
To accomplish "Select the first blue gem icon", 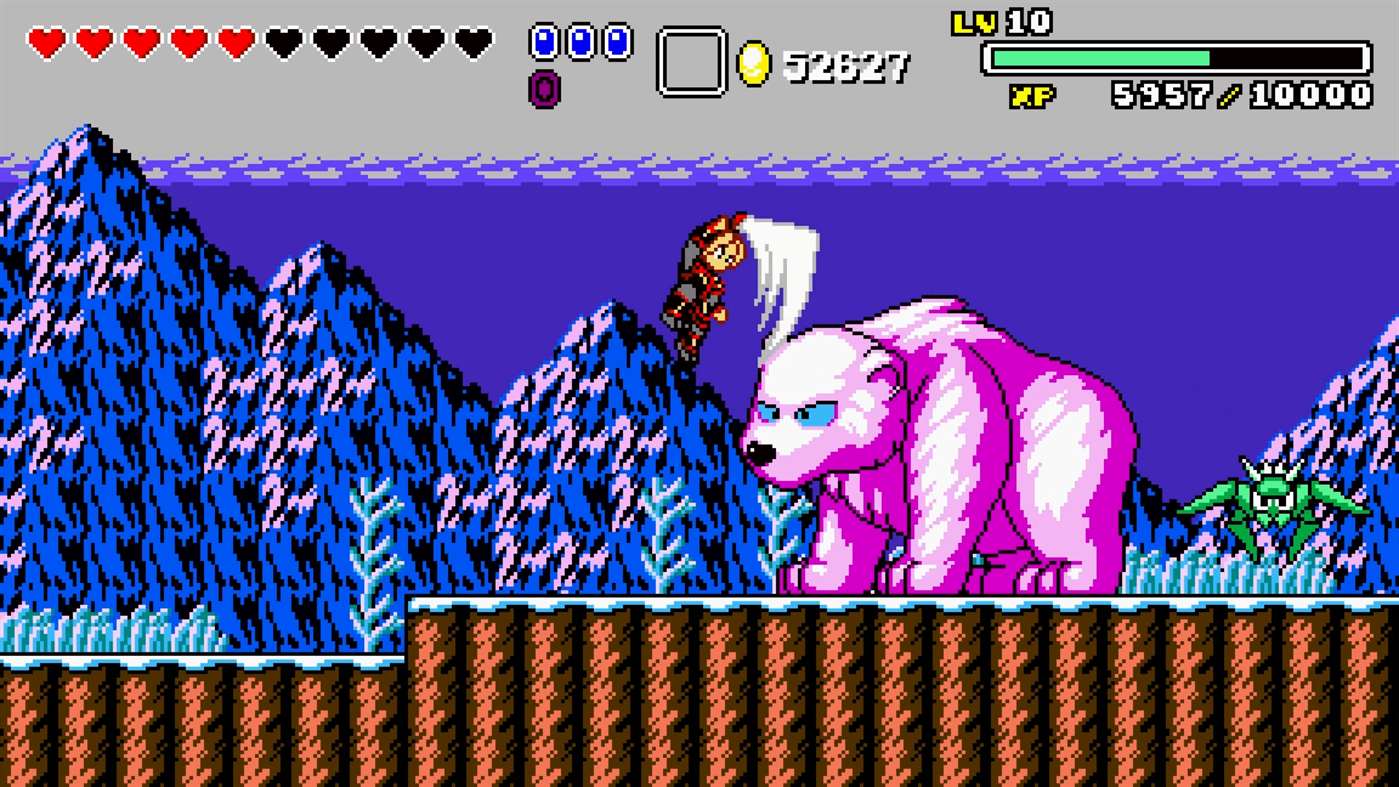I will pos(543,40).
